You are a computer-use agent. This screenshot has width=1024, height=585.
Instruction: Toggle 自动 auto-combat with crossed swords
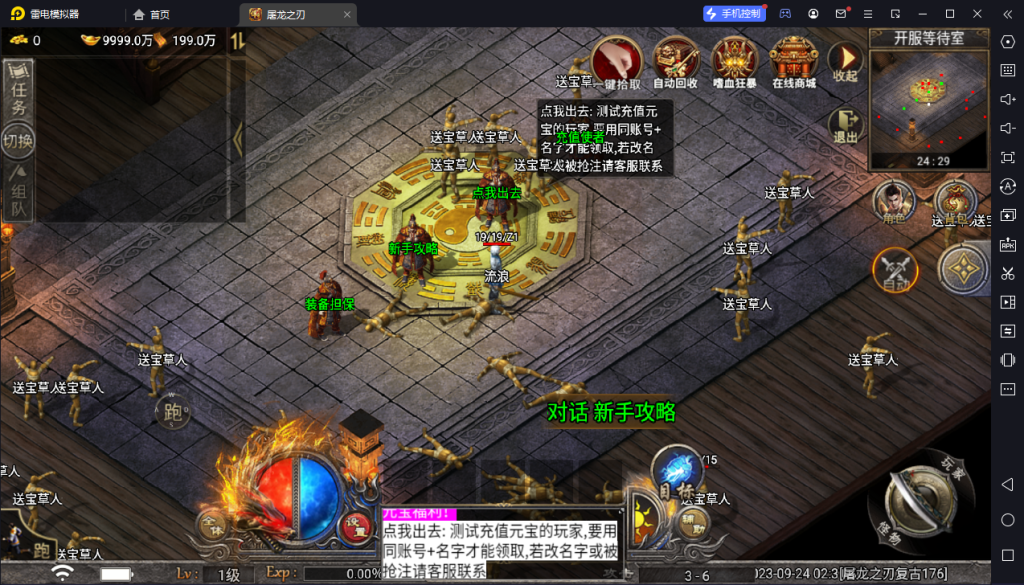[x=895, y=270]
